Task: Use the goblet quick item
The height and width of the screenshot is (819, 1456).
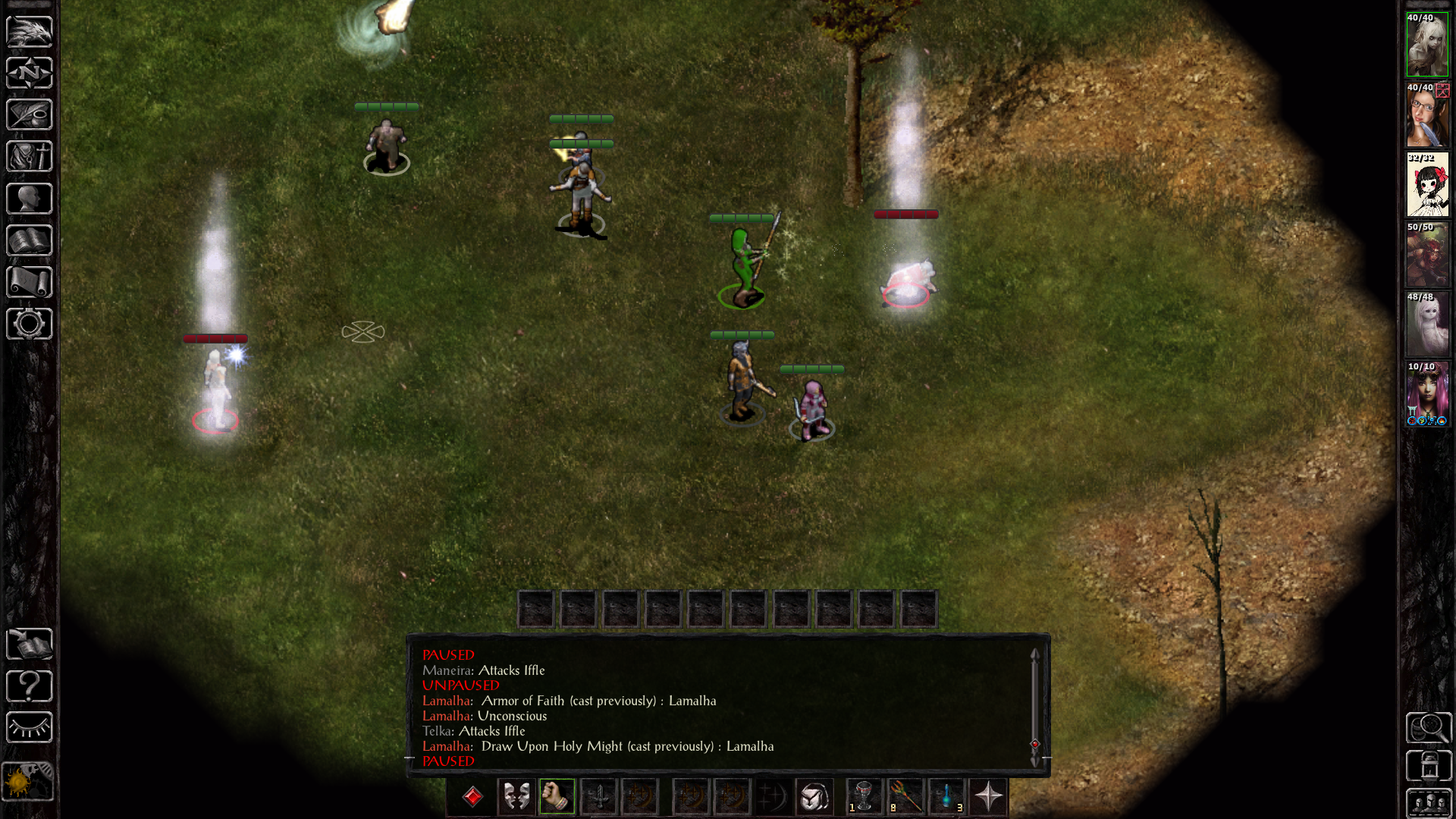Action: tap(864, 797)
